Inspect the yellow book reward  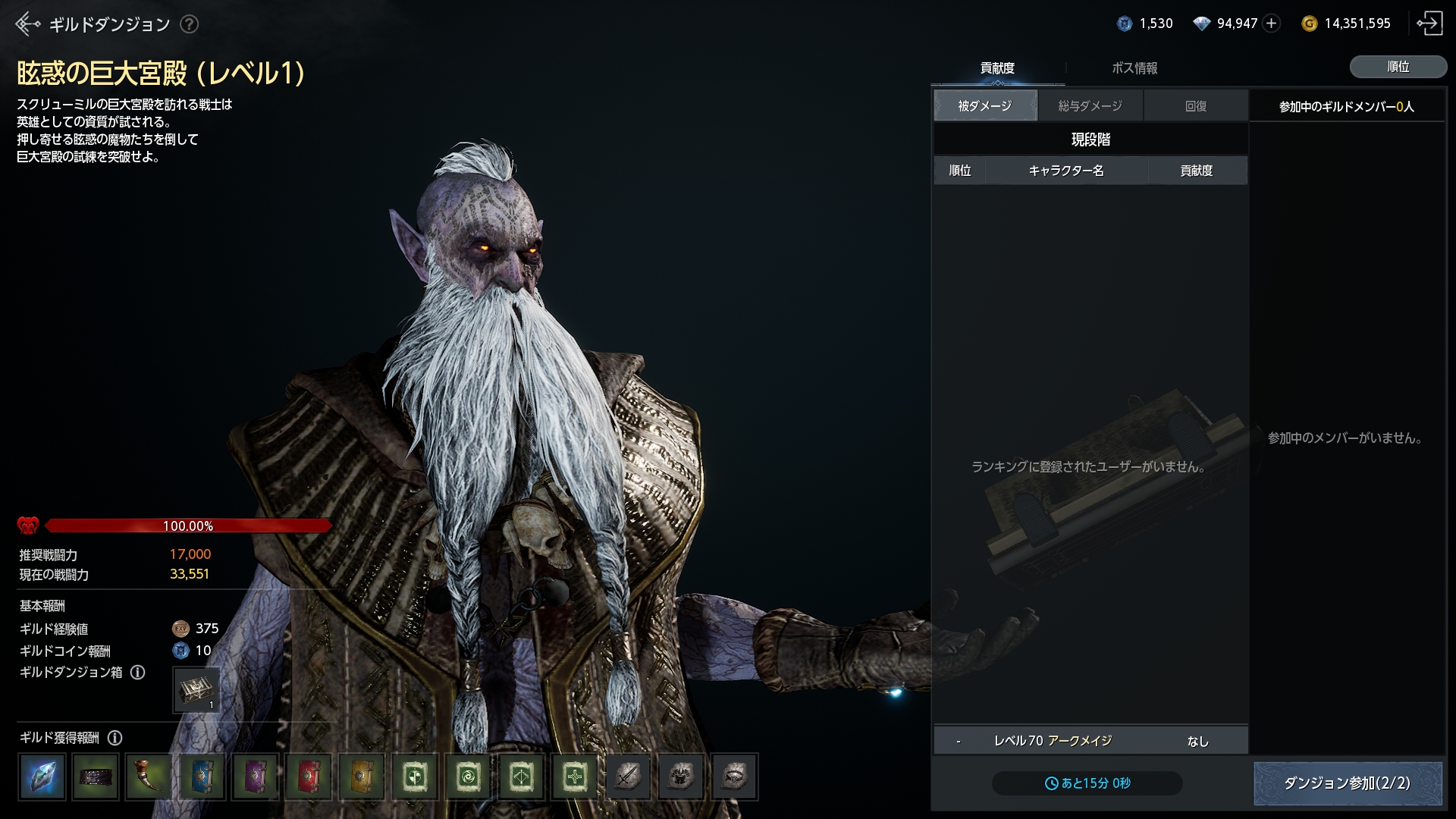(362, 777)
